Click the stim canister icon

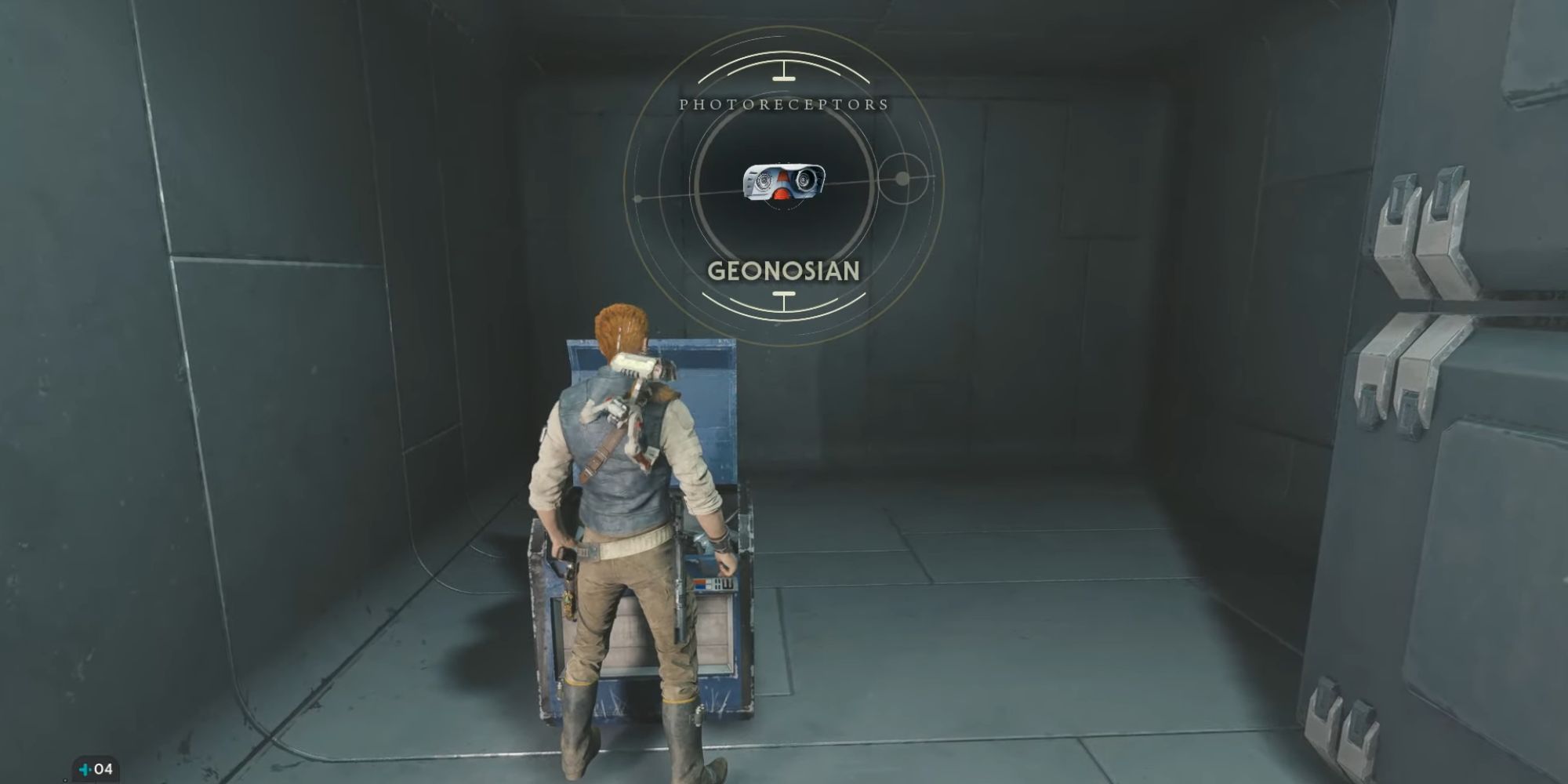pyautogui.click(x=85, y=769)
